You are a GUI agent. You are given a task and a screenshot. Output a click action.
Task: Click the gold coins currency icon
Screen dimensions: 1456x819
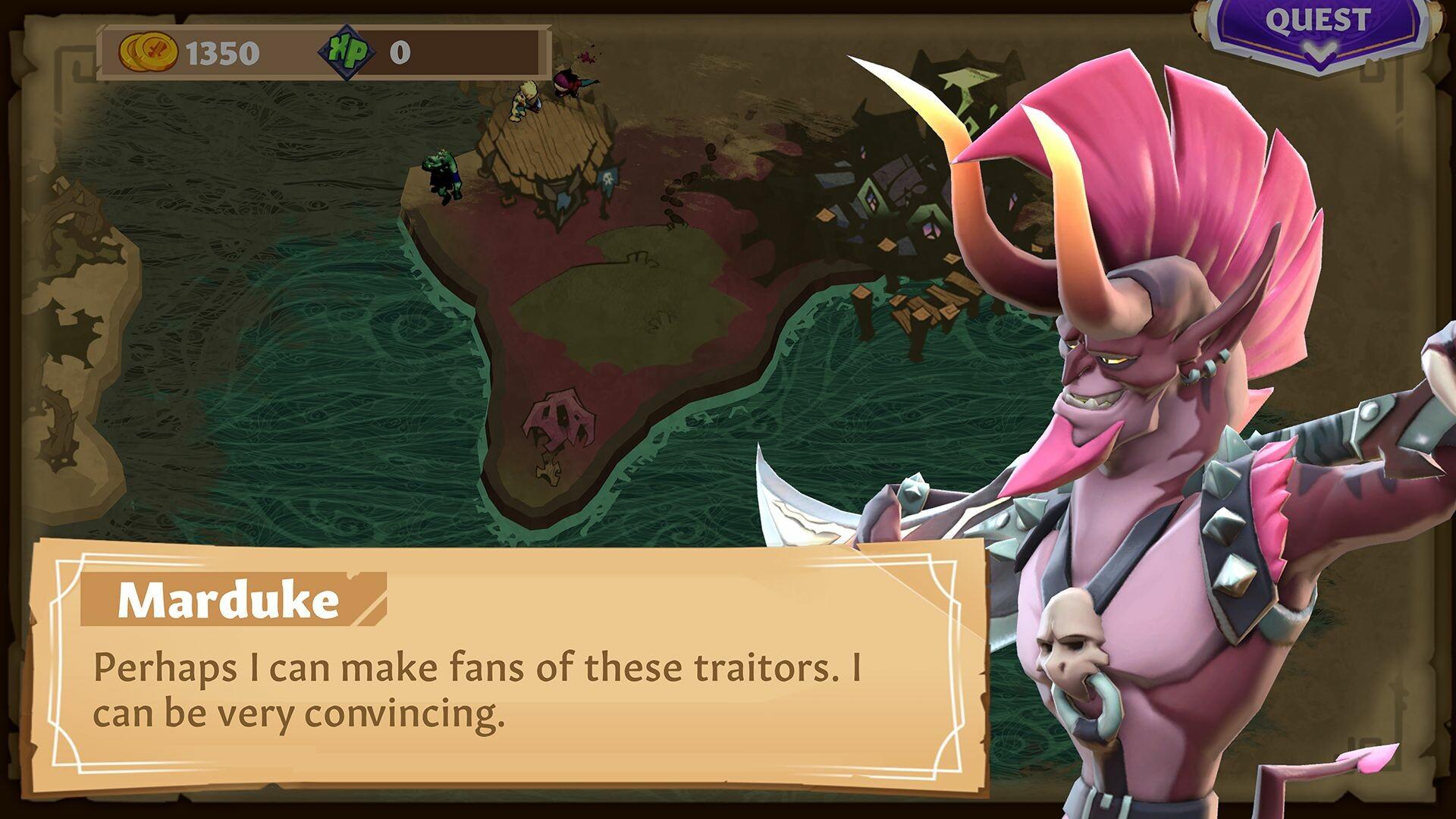(149, 52)
